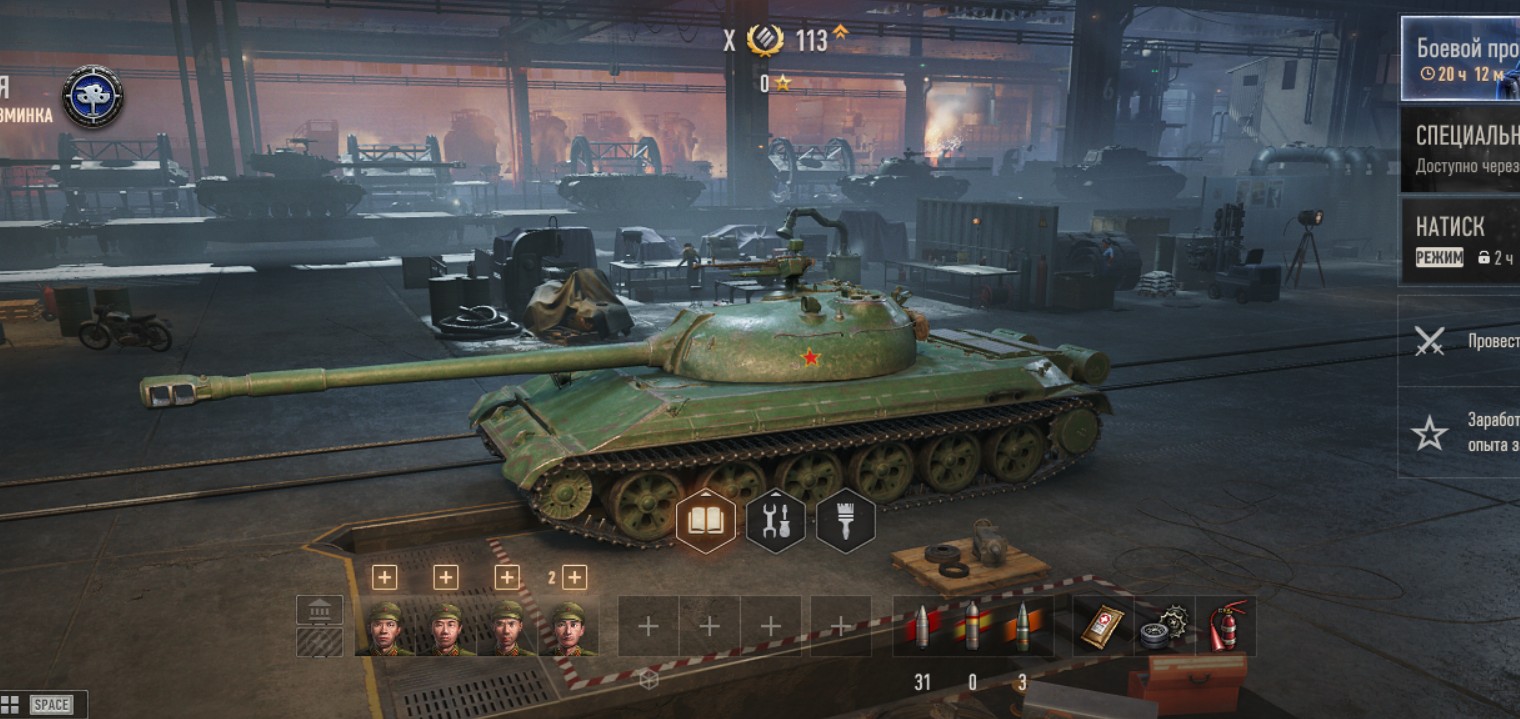Select the green-tipped shell with 3 rounds
Screen dimensions: 1520x719
1022,627
